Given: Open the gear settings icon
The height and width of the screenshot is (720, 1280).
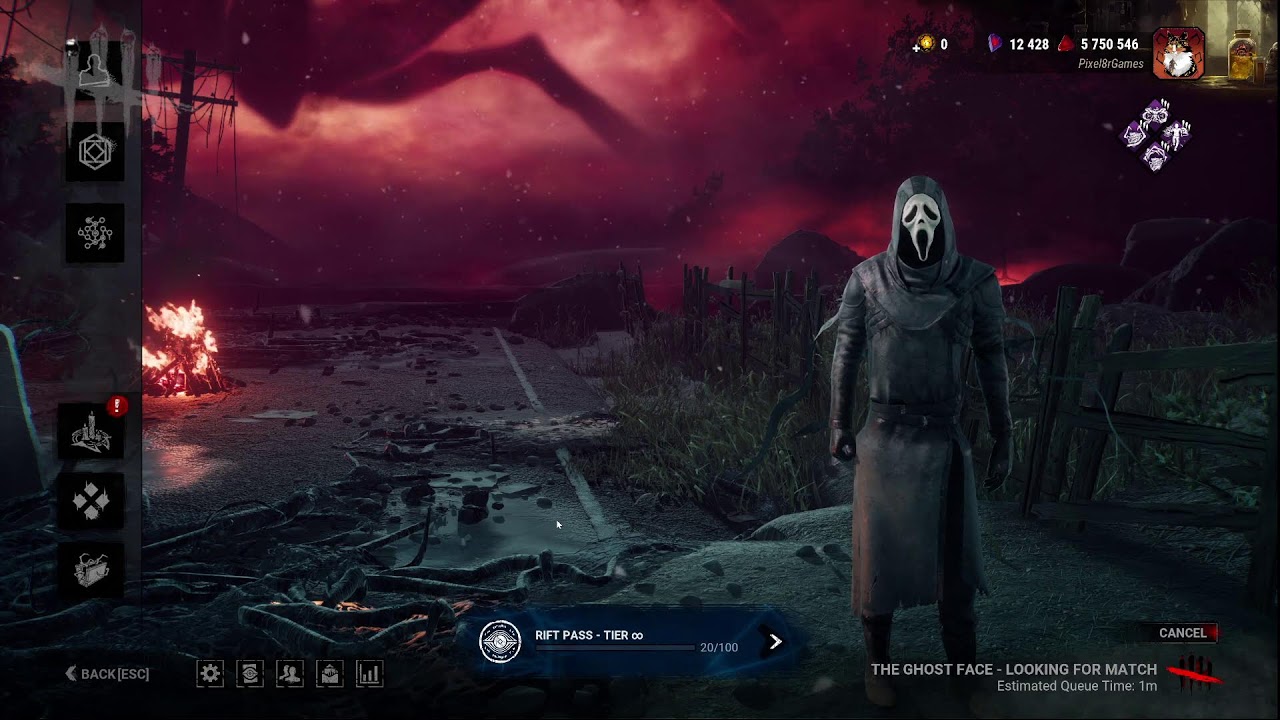Looking at the screenshot, I should coord(210,674).
